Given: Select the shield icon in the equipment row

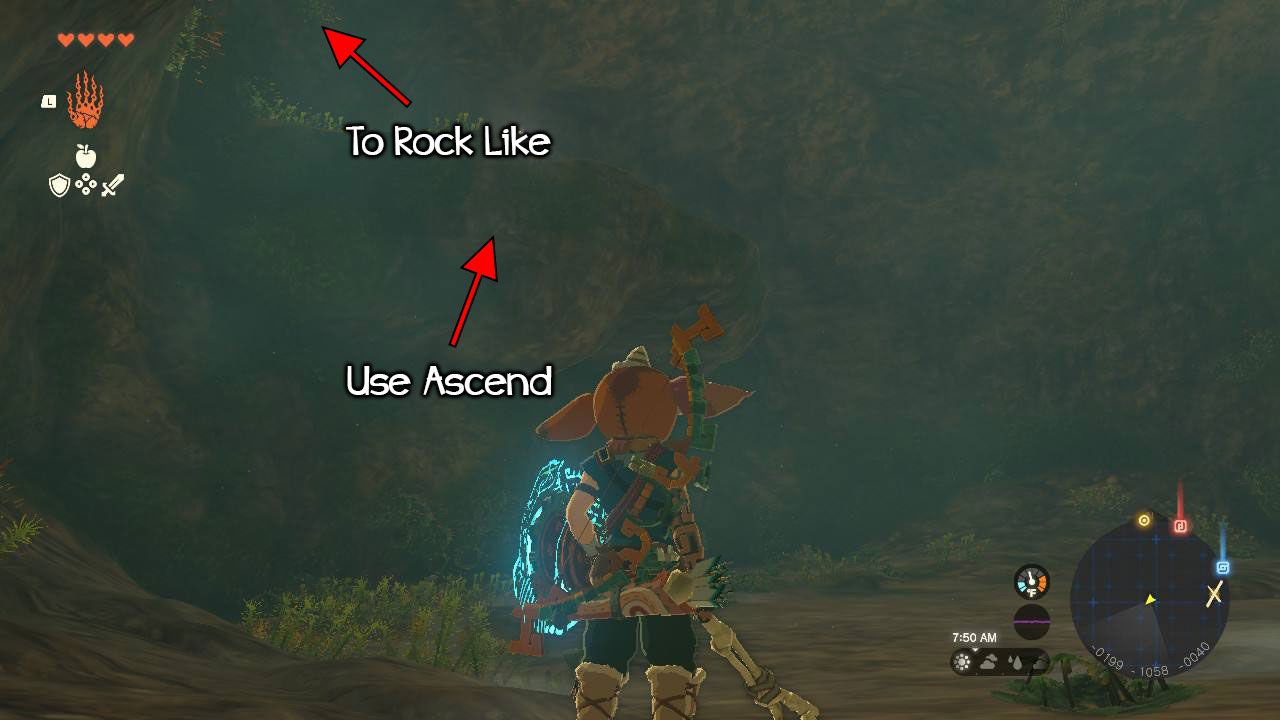Looking at the screenshot, I should pos(58,183).
